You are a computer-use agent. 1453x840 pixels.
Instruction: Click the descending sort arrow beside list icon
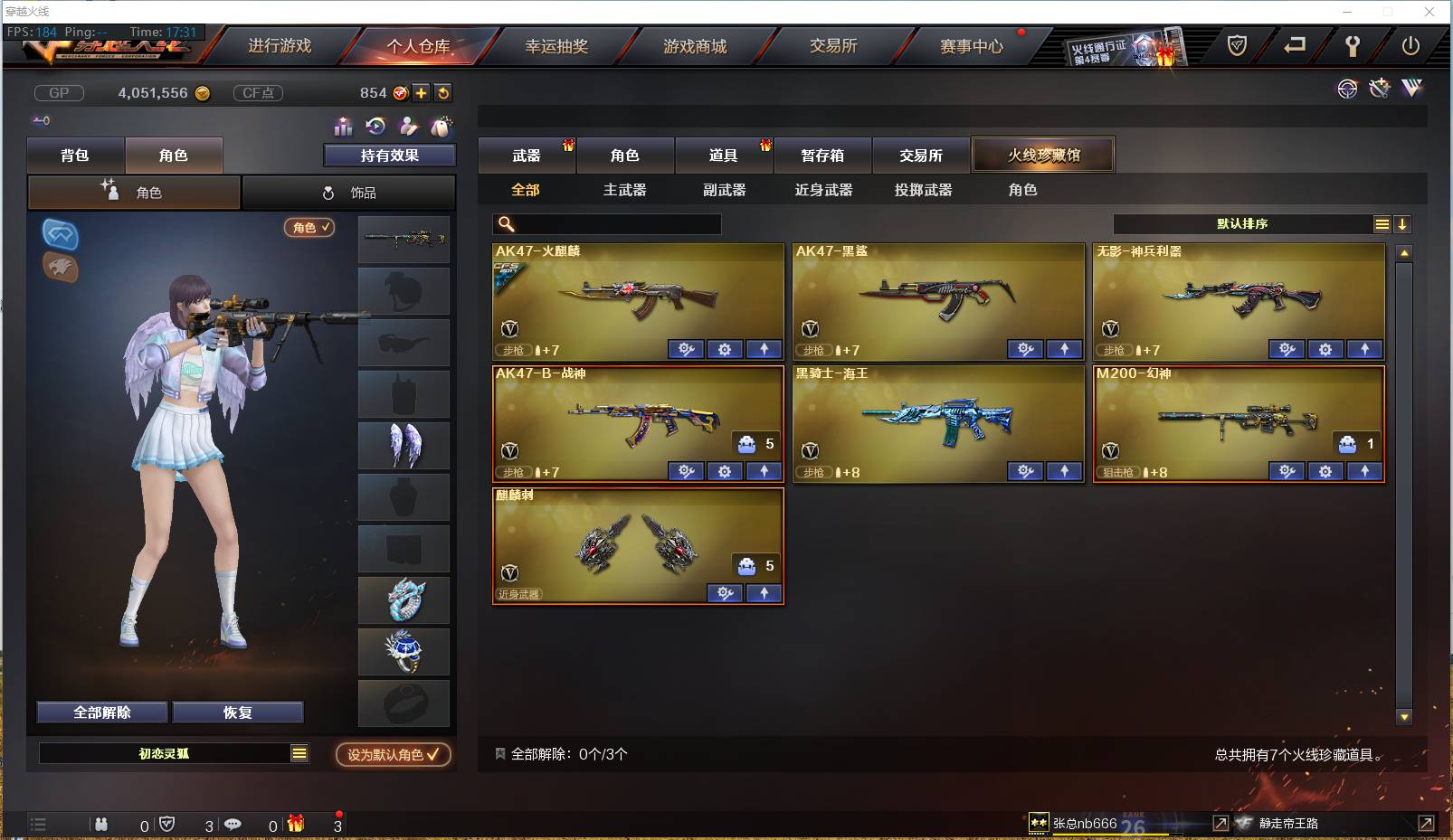pyautogui.click(x=1402, y=223)
